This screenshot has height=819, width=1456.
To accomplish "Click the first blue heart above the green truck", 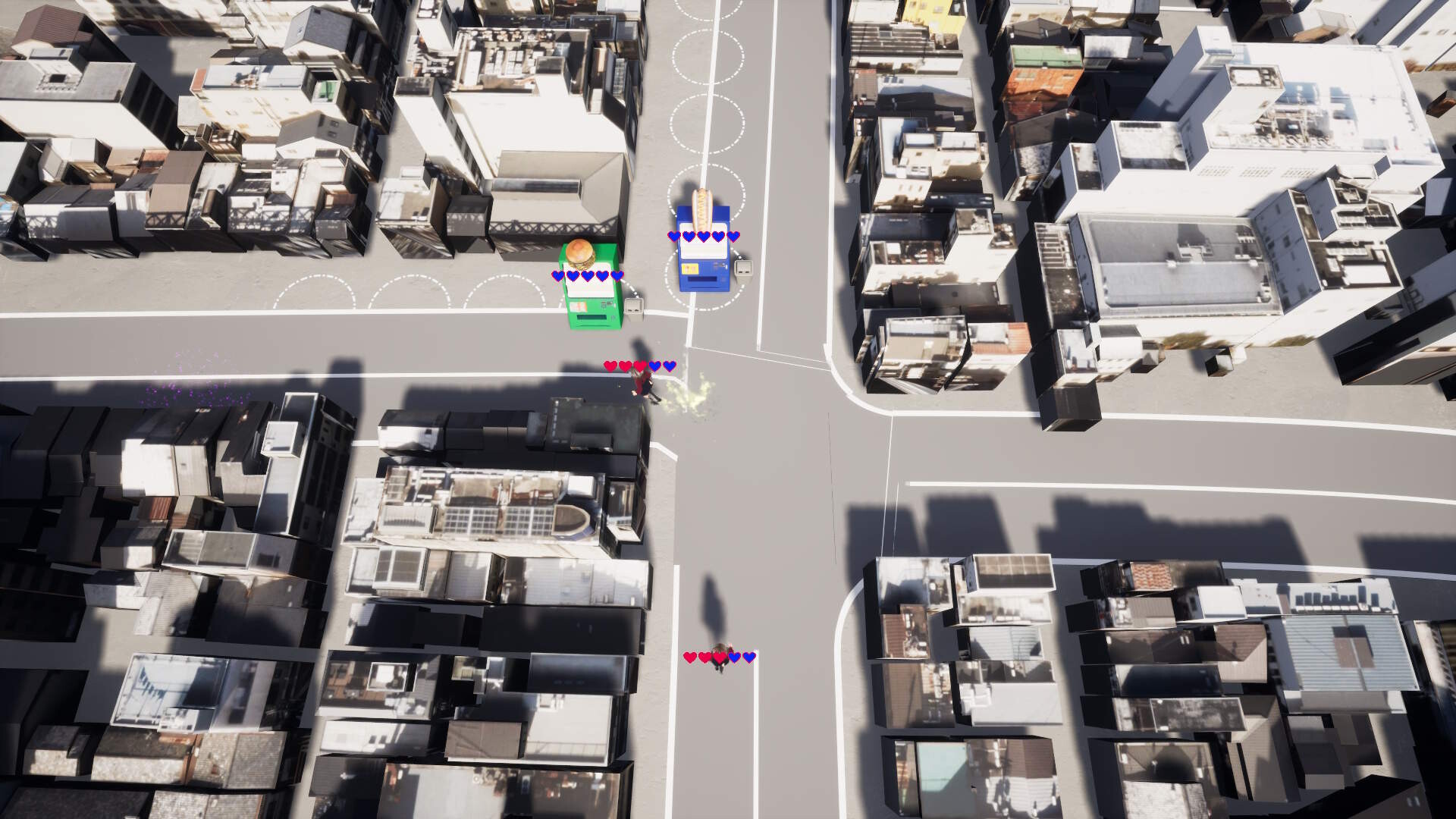I will 557,275.
